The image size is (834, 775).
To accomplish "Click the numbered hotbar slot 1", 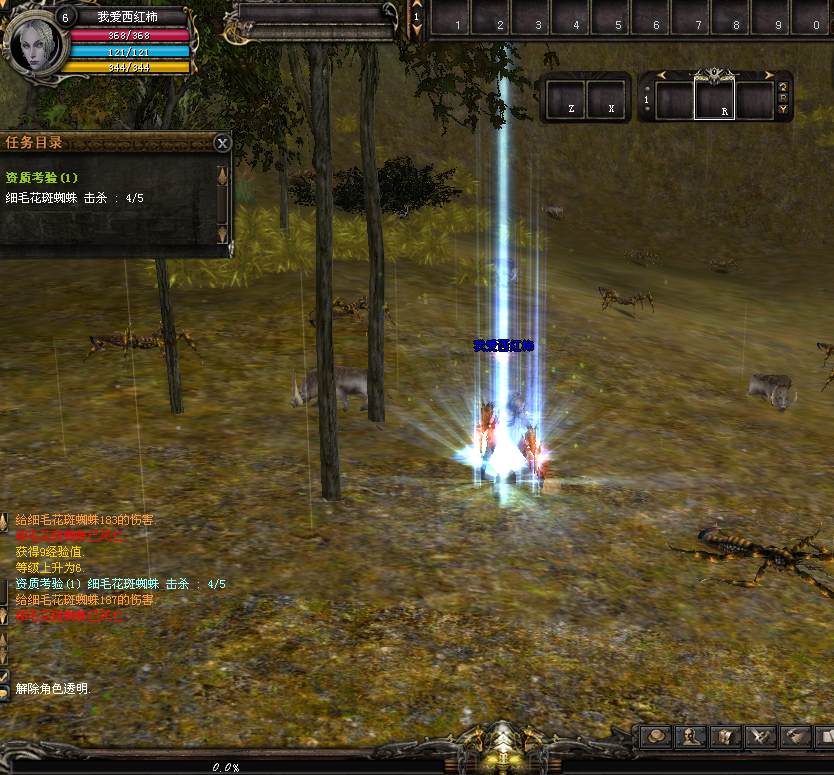I will pos(457,18).
